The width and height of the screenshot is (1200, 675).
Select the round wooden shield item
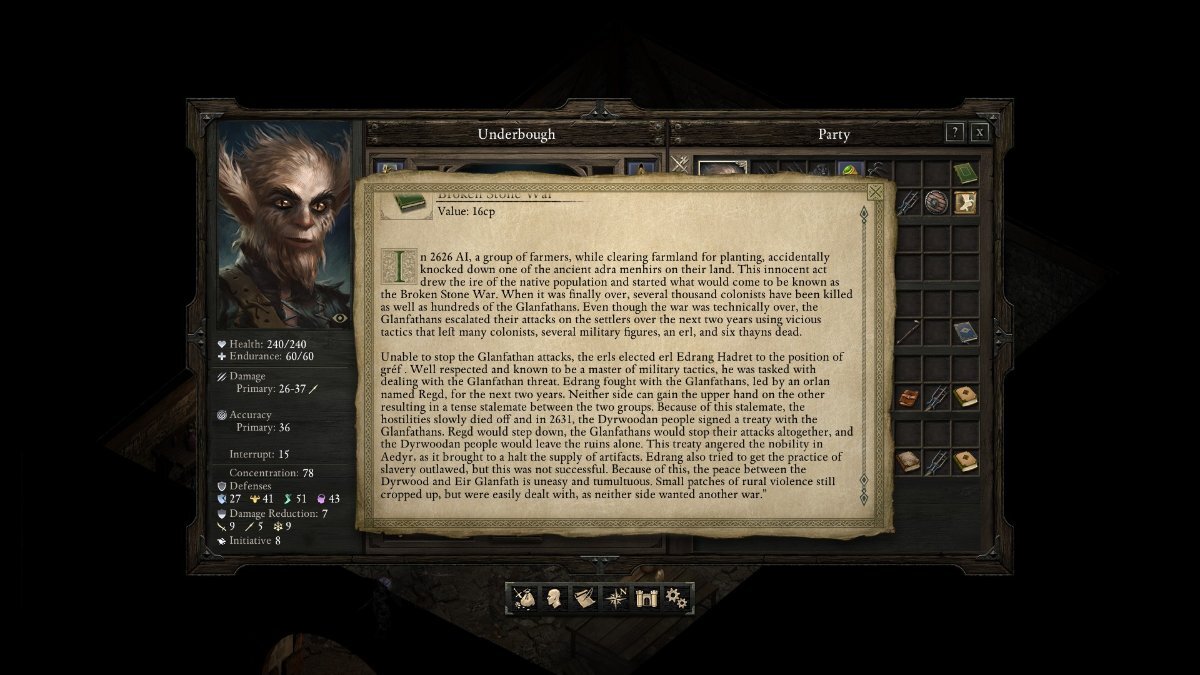coord(936,202)
